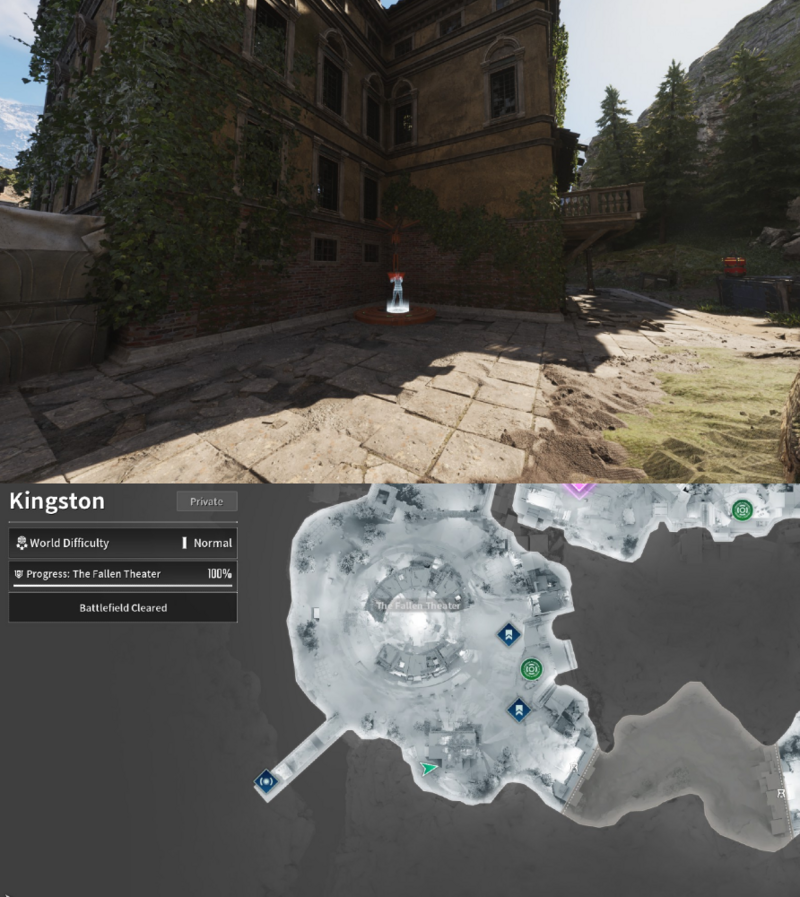Select the green circle marker in the northern area
The image size is (800, 897).
pos(741,510)
